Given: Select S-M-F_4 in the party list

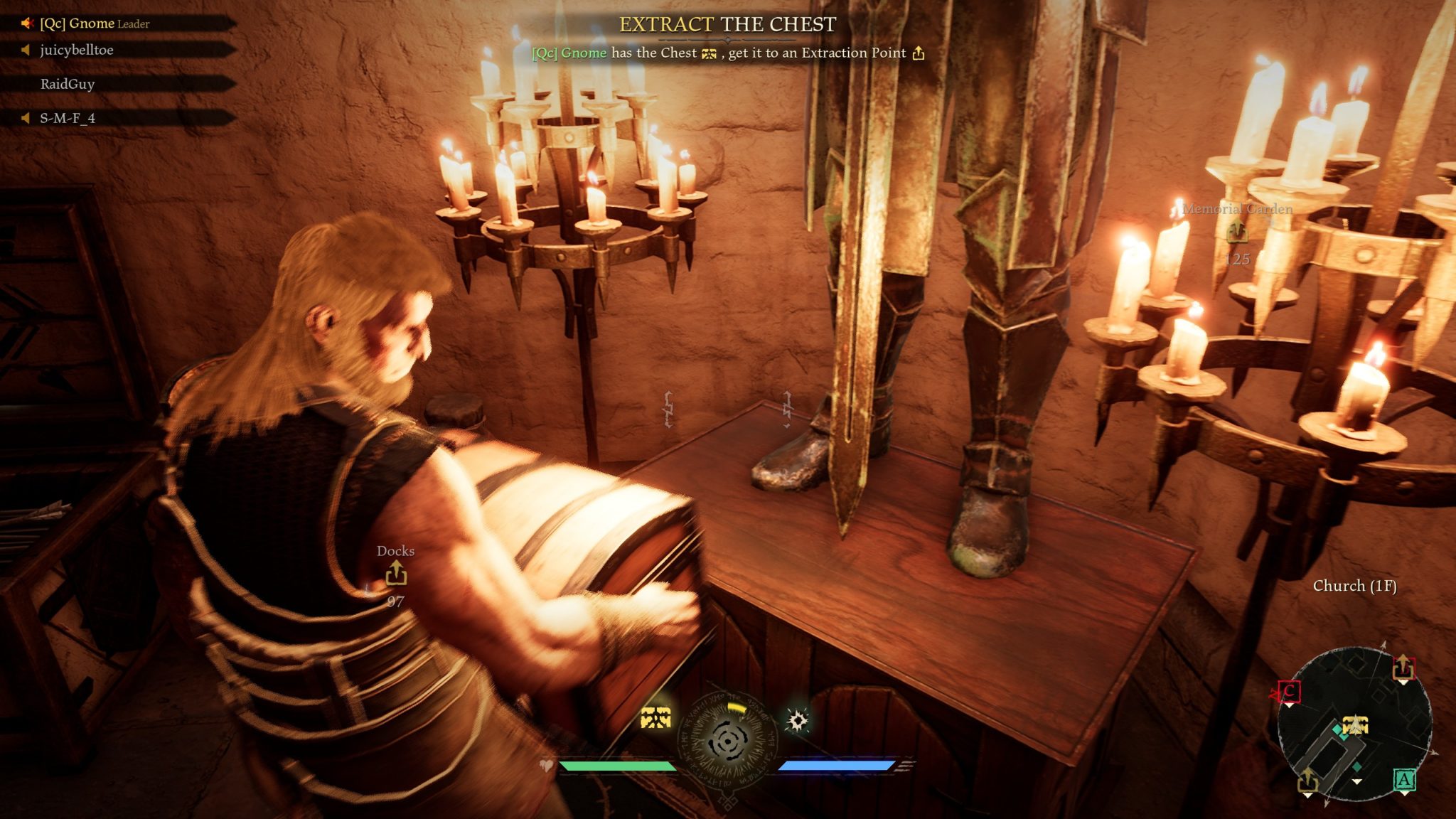Looking at the screenshot, I should (68, 118).
